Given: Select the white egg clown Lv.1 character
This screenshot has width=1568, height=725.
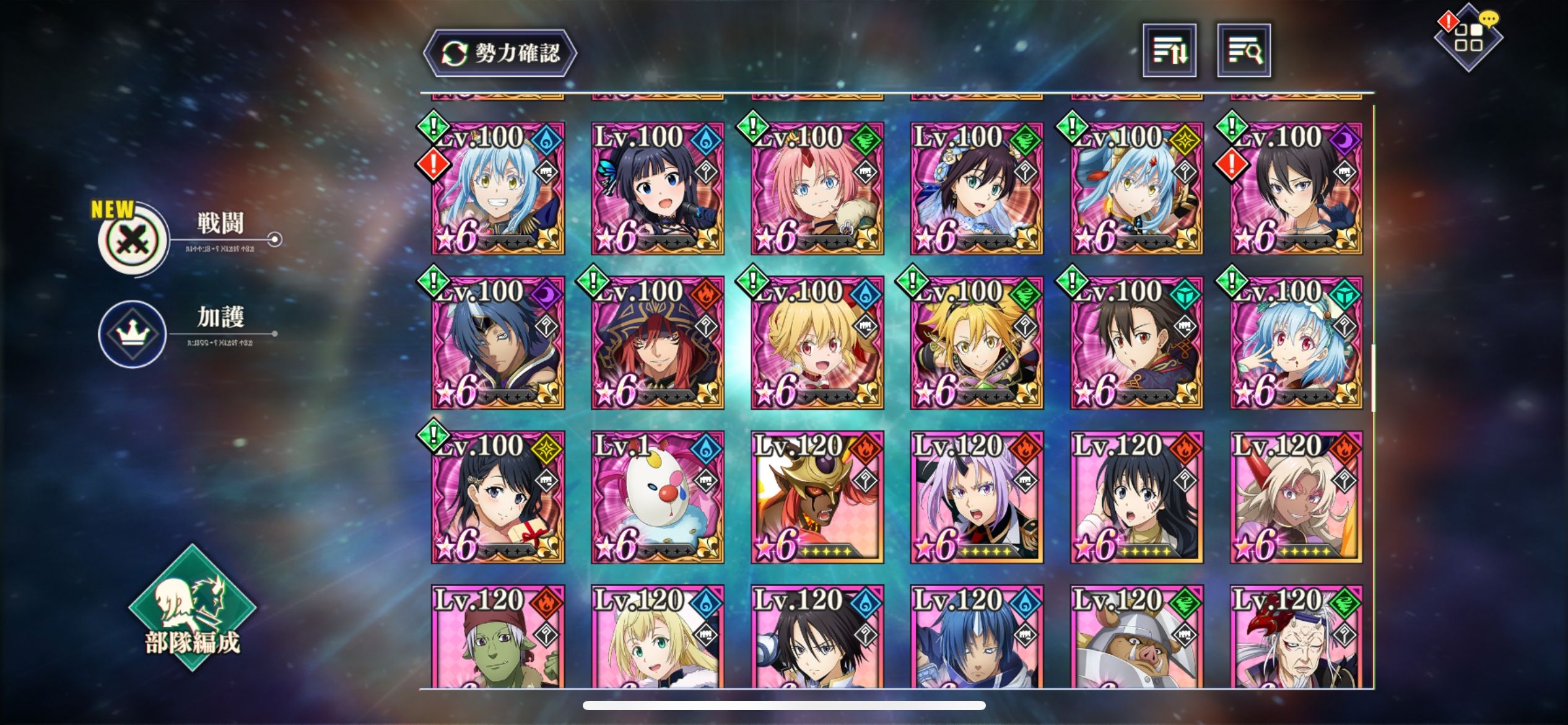Looking at the screenshot, I should coord(657,497).
